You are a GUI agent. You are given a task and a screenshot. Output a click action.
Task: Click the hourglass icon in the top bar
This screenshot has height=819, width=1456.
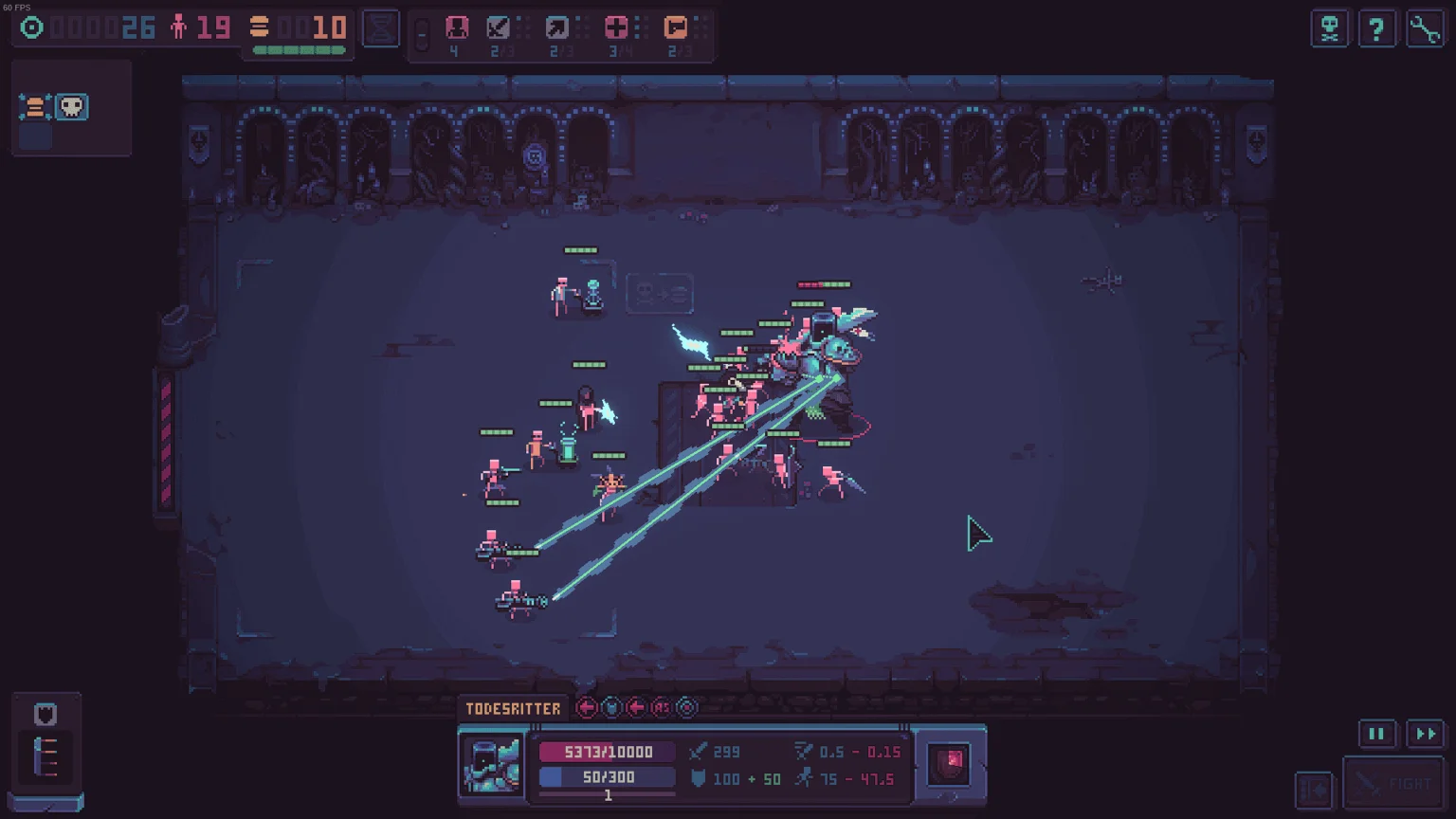pos(381,28)
